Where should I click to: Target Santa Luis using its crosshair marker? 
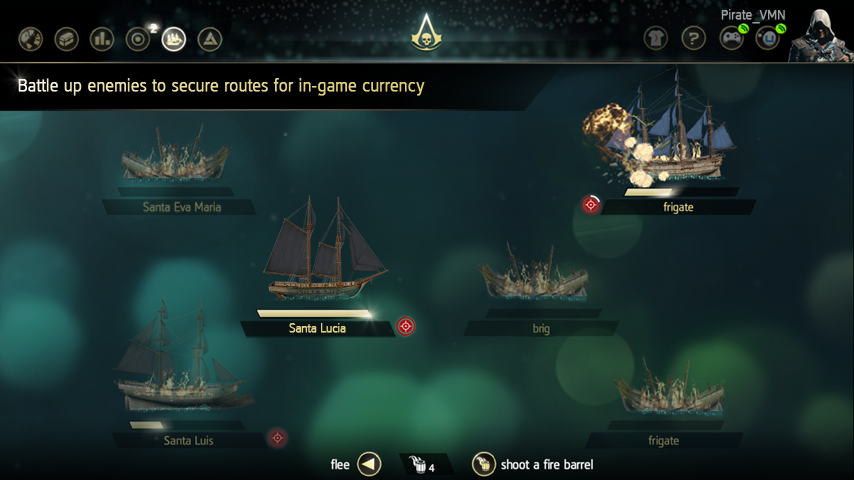click(278, 437)
